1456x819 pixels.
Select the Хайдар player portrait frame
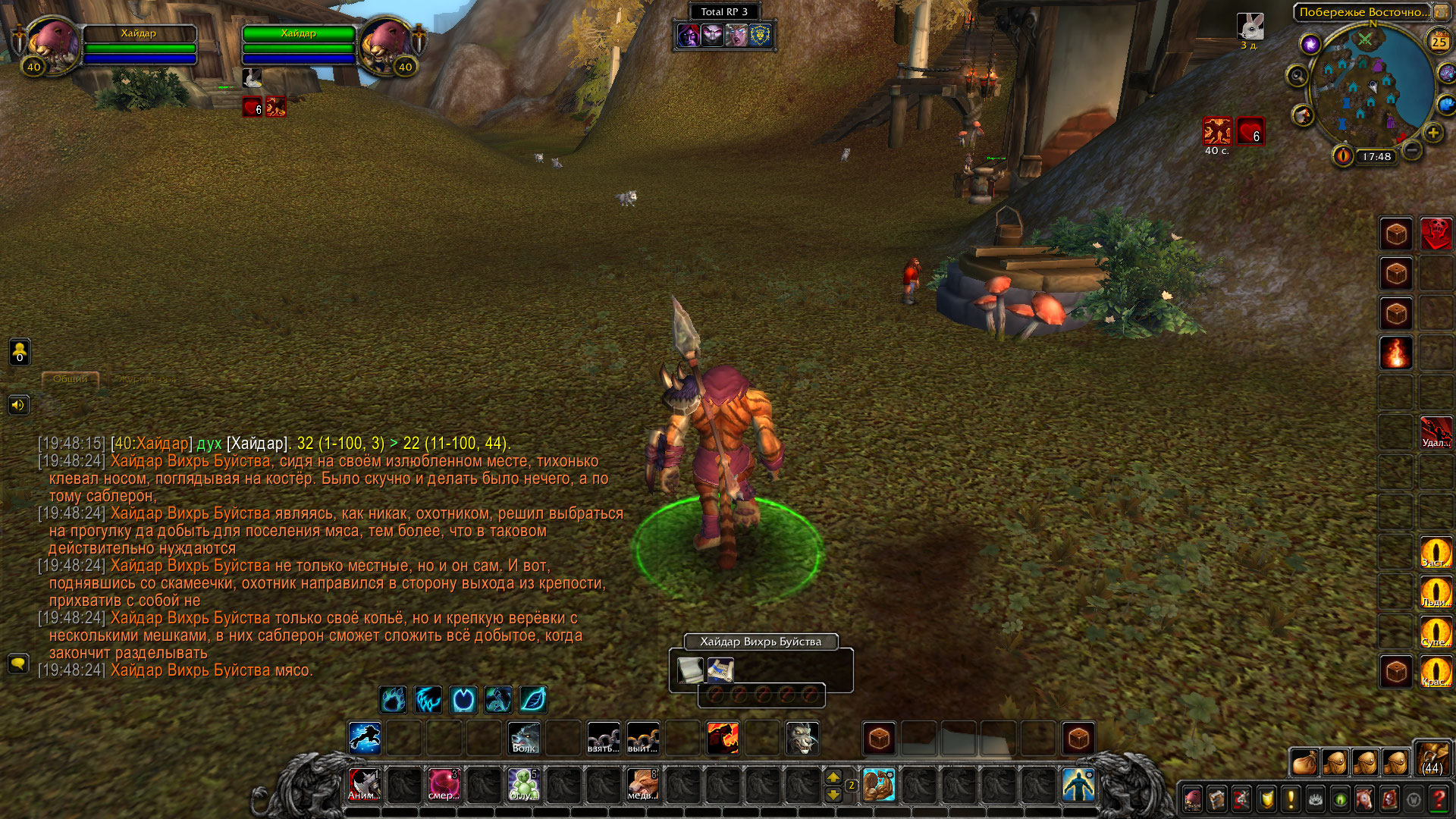pyautogui.click(x=53, y=45)
